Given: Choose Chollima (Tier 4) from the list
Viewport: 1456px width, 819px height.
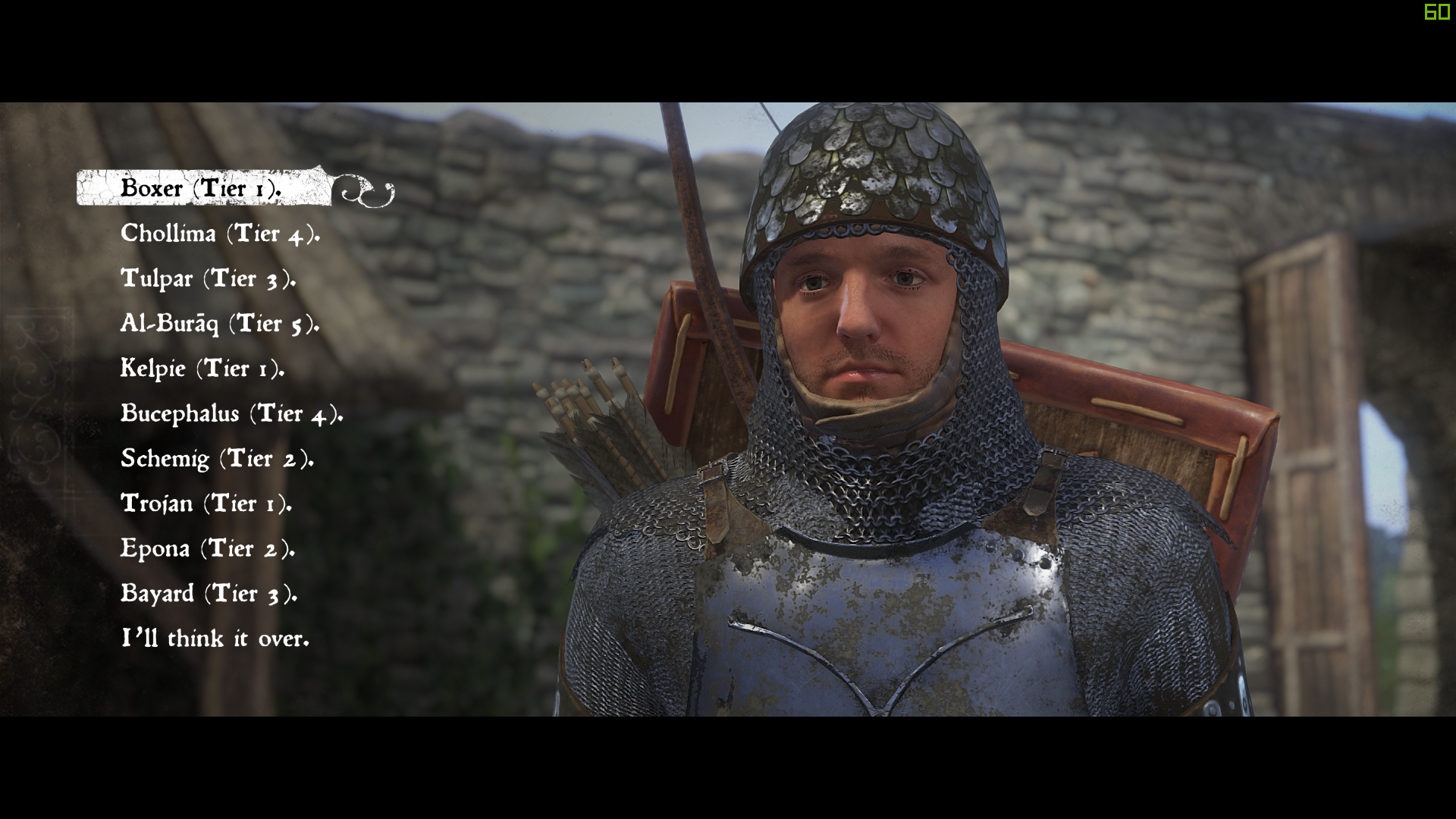Looking at the screenshot, I should point(220,234).
